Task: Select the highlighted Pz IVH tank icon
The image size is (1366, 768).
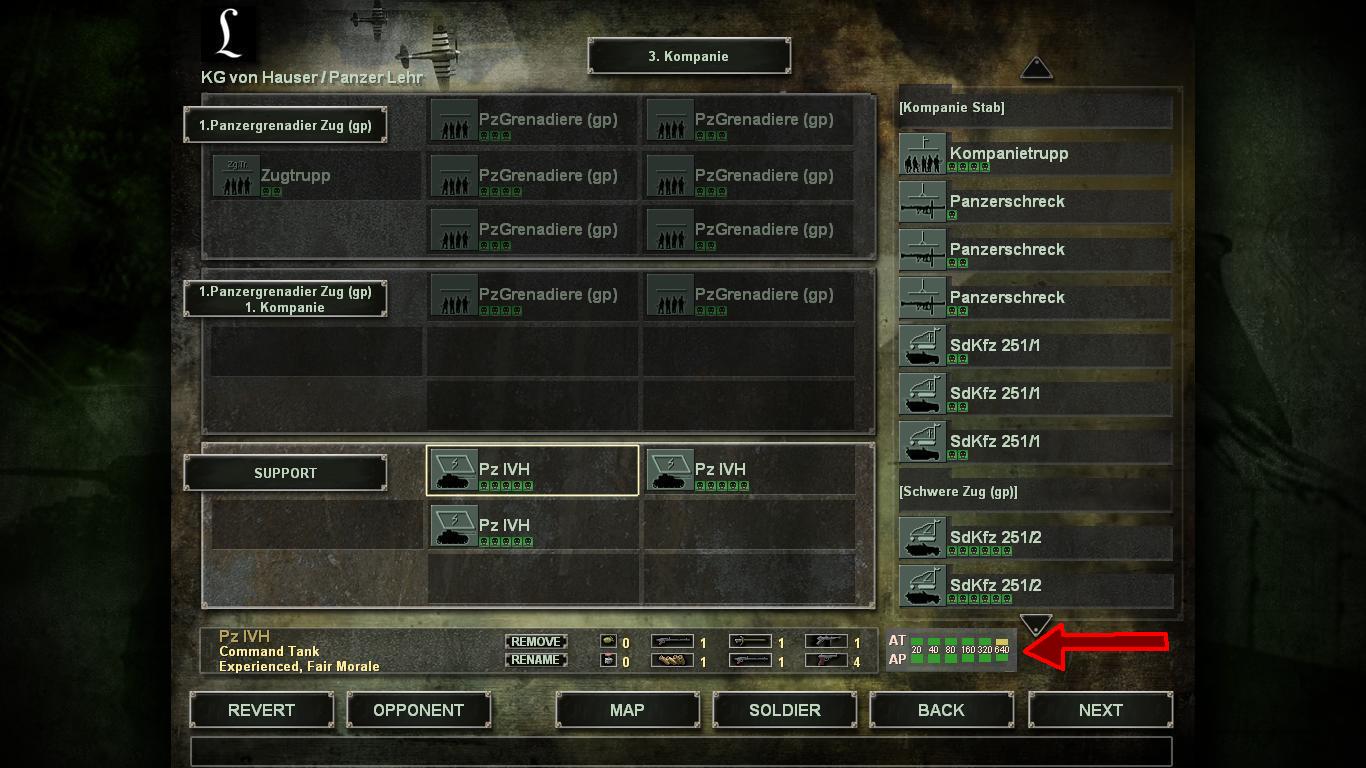Action: (455, 470)
